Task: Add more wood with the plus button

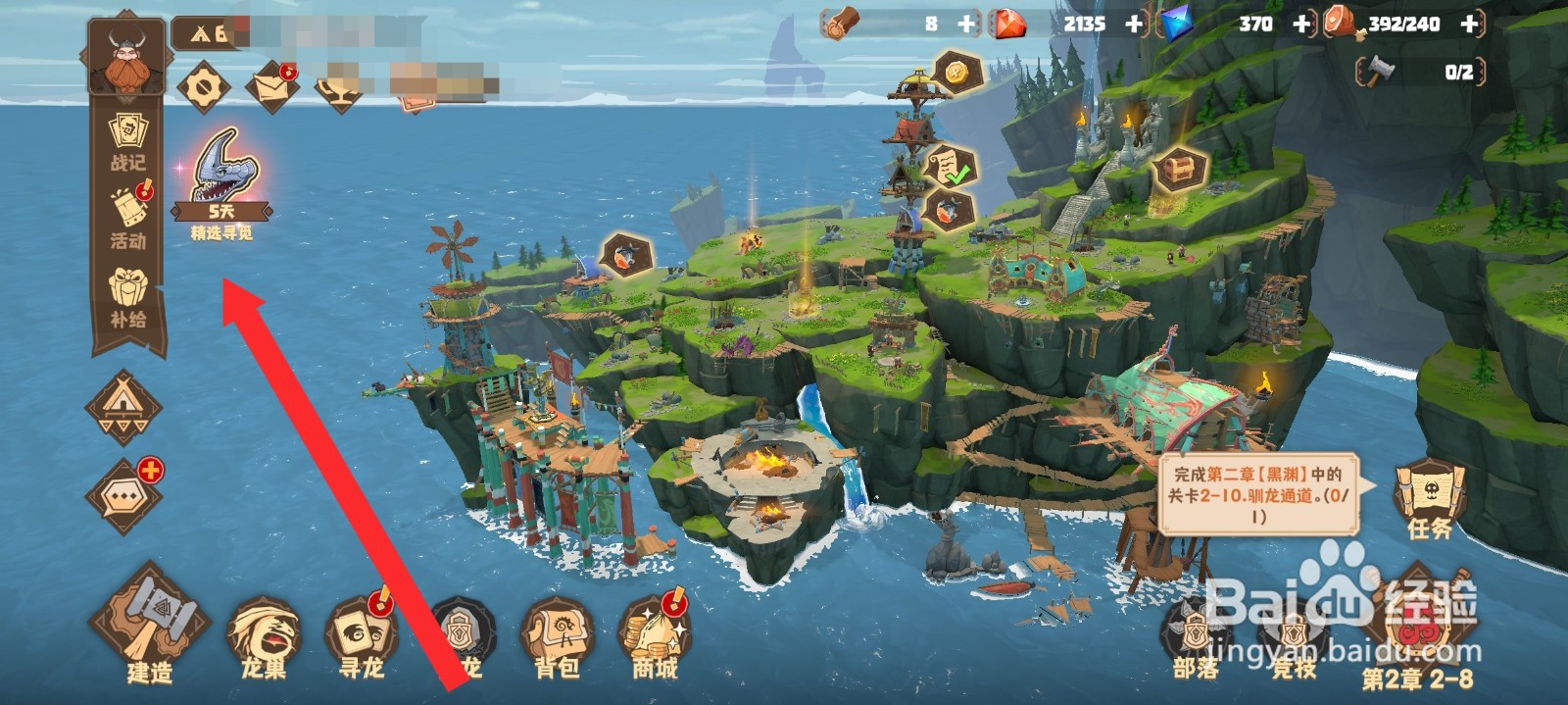Action: click(x=966, y=25)
